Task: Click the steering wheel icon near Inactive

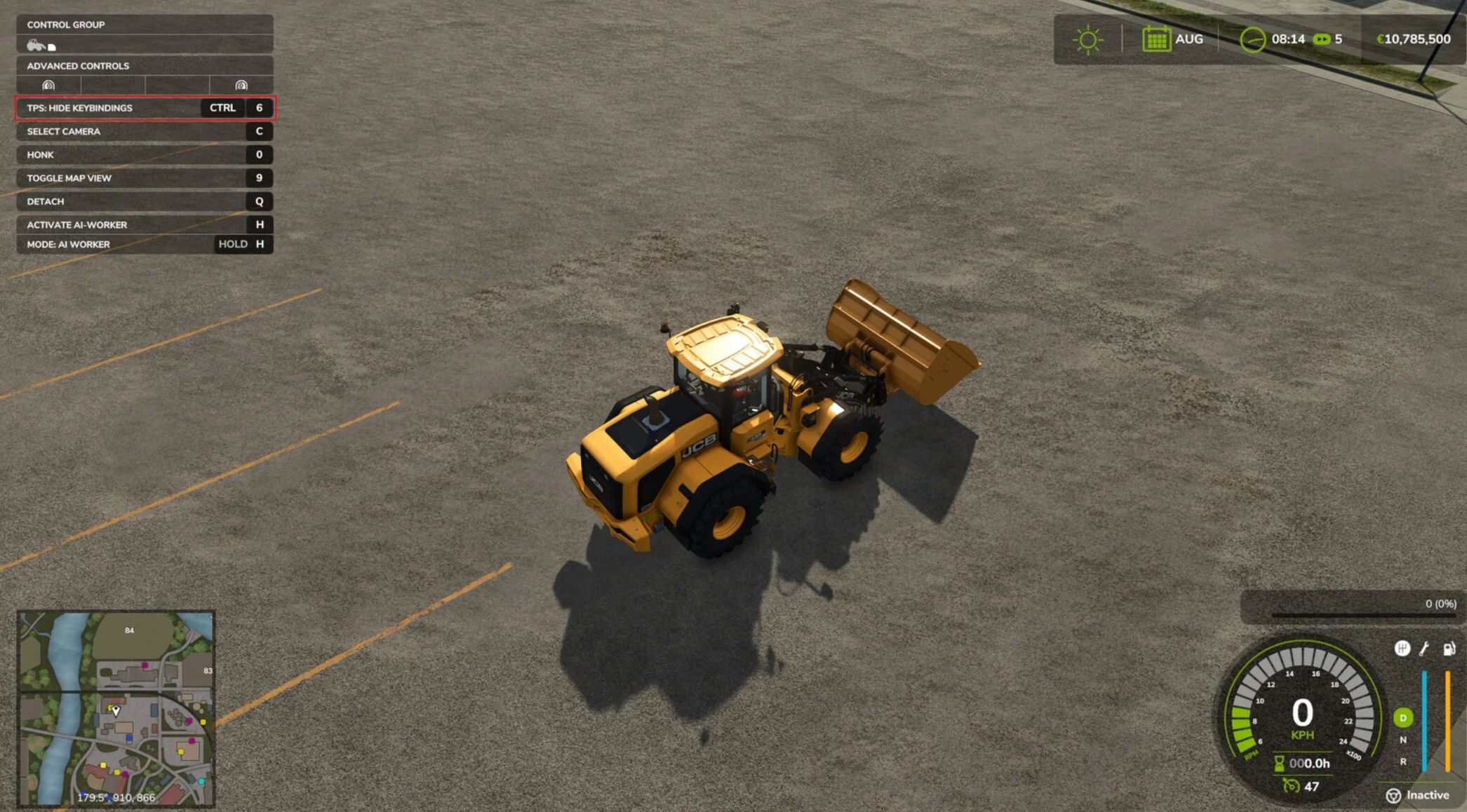Action: tap(1393, 796)
